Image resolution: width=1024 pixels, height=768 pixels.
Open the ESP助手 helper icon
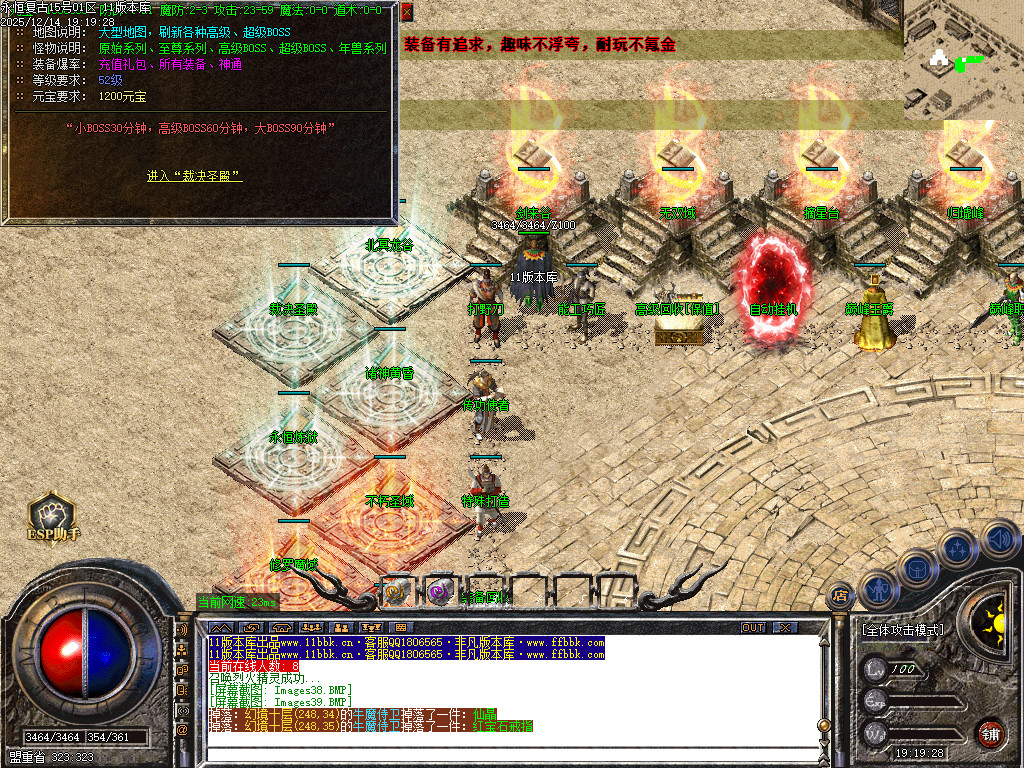click(52, 516)
